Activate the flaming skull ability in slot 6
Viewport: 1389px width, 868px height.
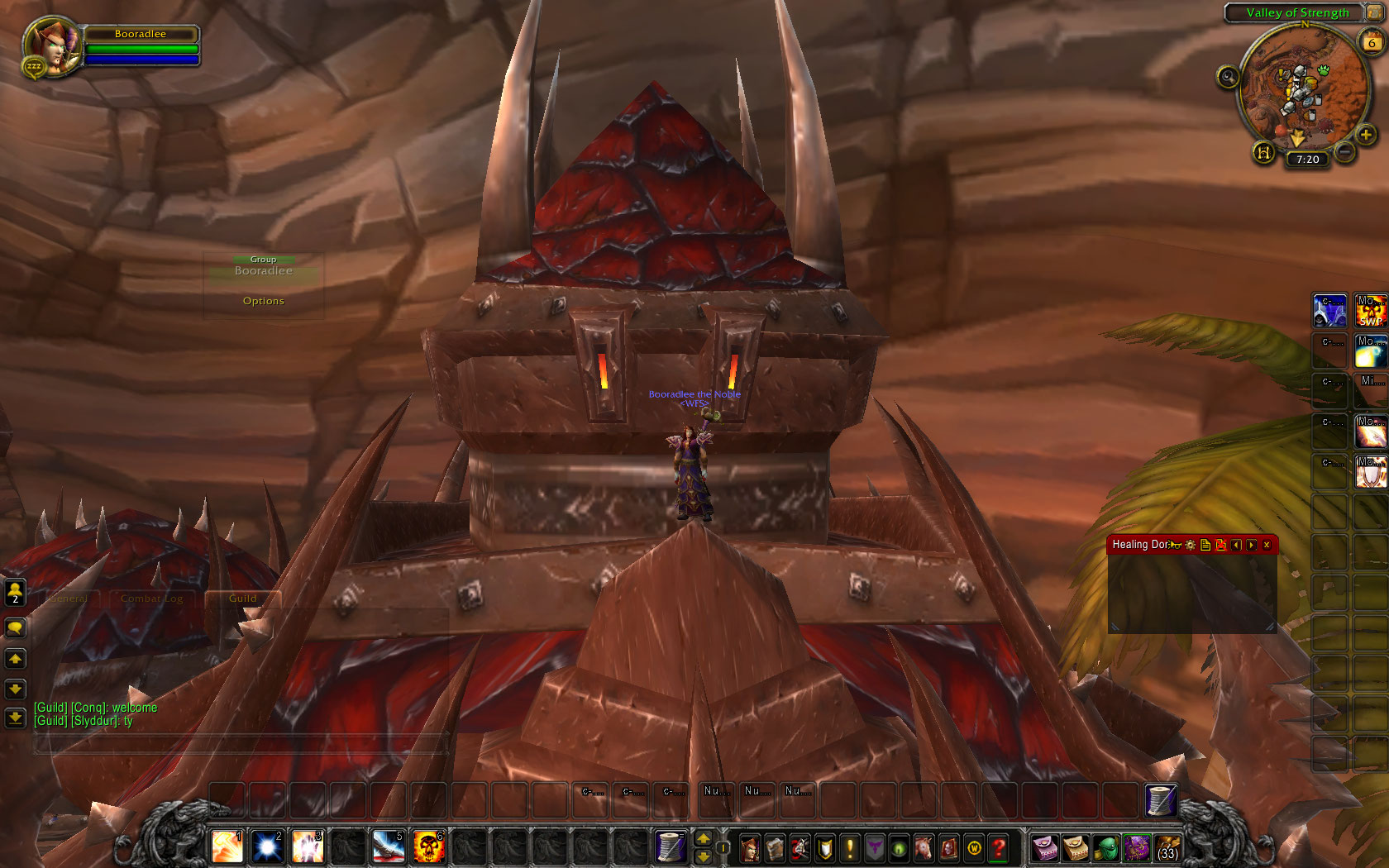click(x=429, y=847)
